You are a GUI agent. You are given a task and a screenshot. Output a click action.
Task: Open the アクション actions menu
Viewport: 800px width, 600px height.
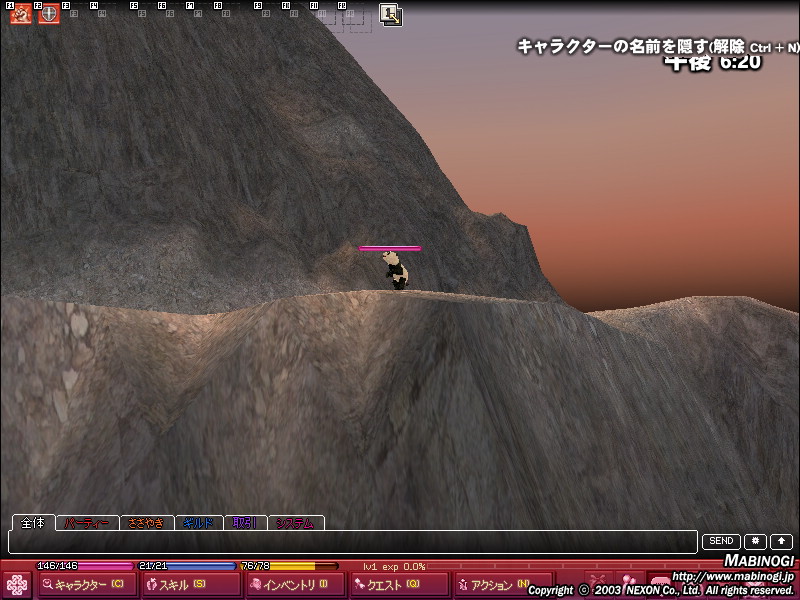click(492, 585)
